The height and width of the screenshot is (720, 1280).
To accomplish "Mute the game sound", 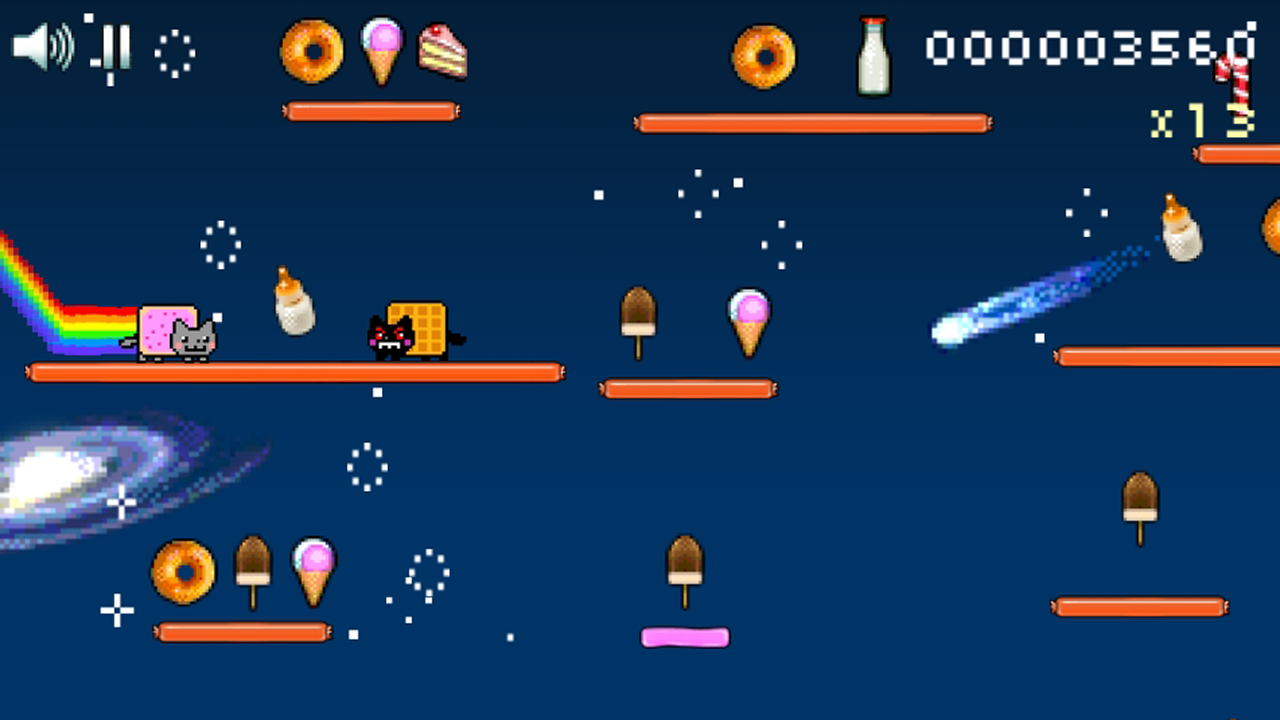I will [x=40, y=48].
